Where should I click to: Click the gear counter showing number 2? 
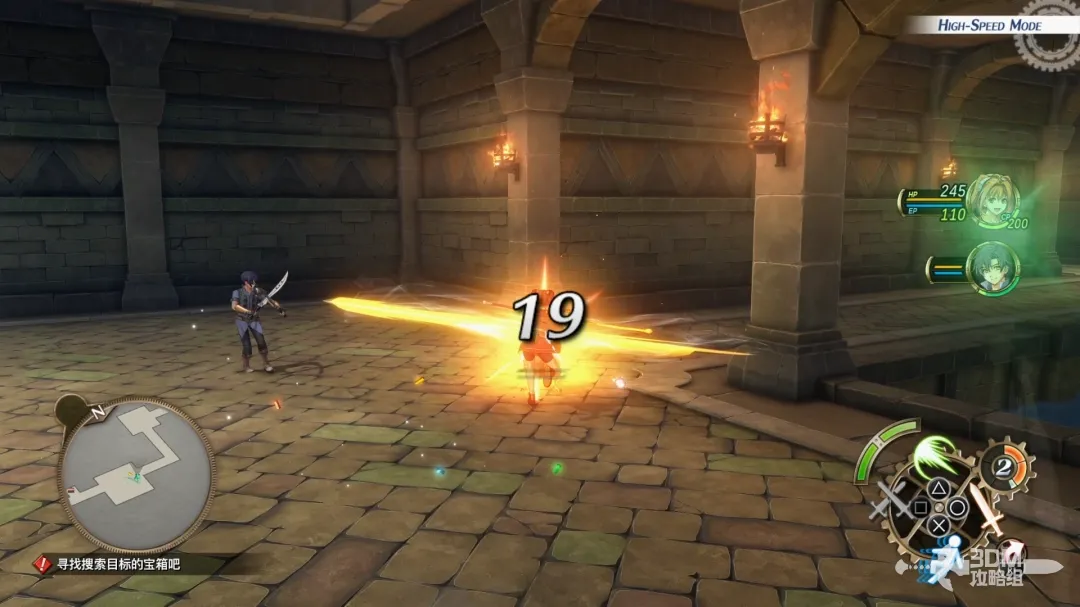pos(1006,467)
